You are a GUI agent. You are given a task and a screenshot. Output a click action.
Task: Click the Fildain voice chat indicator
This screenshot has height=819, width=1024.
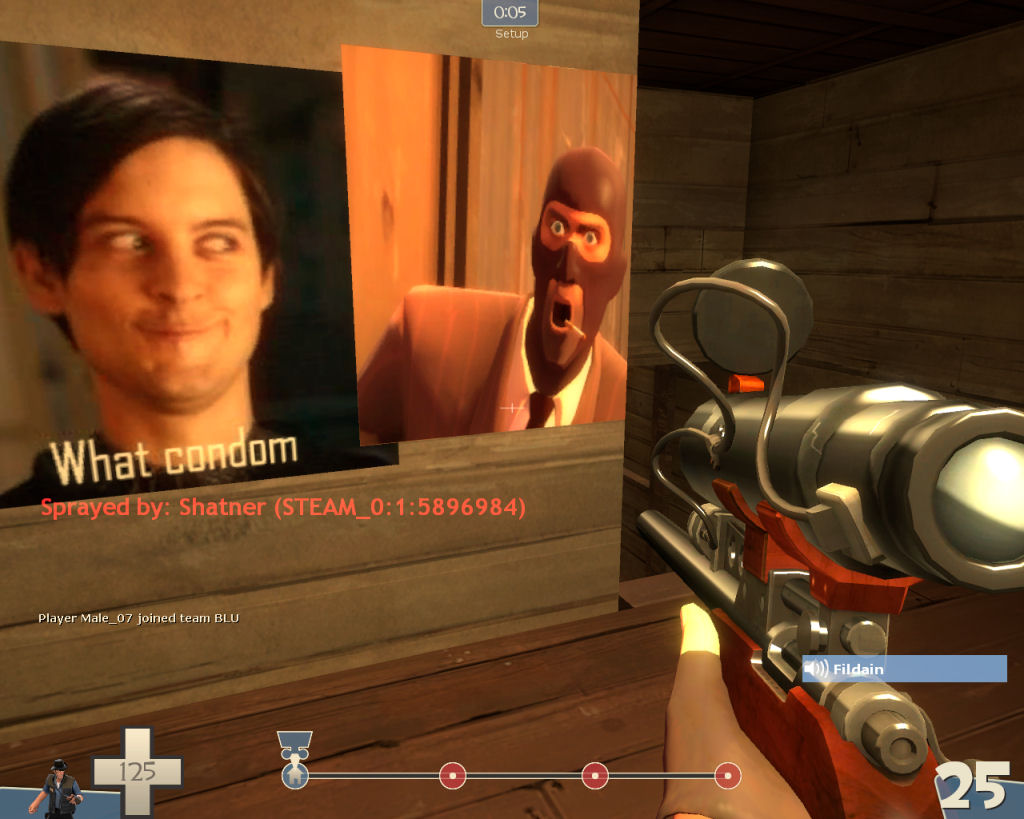click(x=904, y=669)
